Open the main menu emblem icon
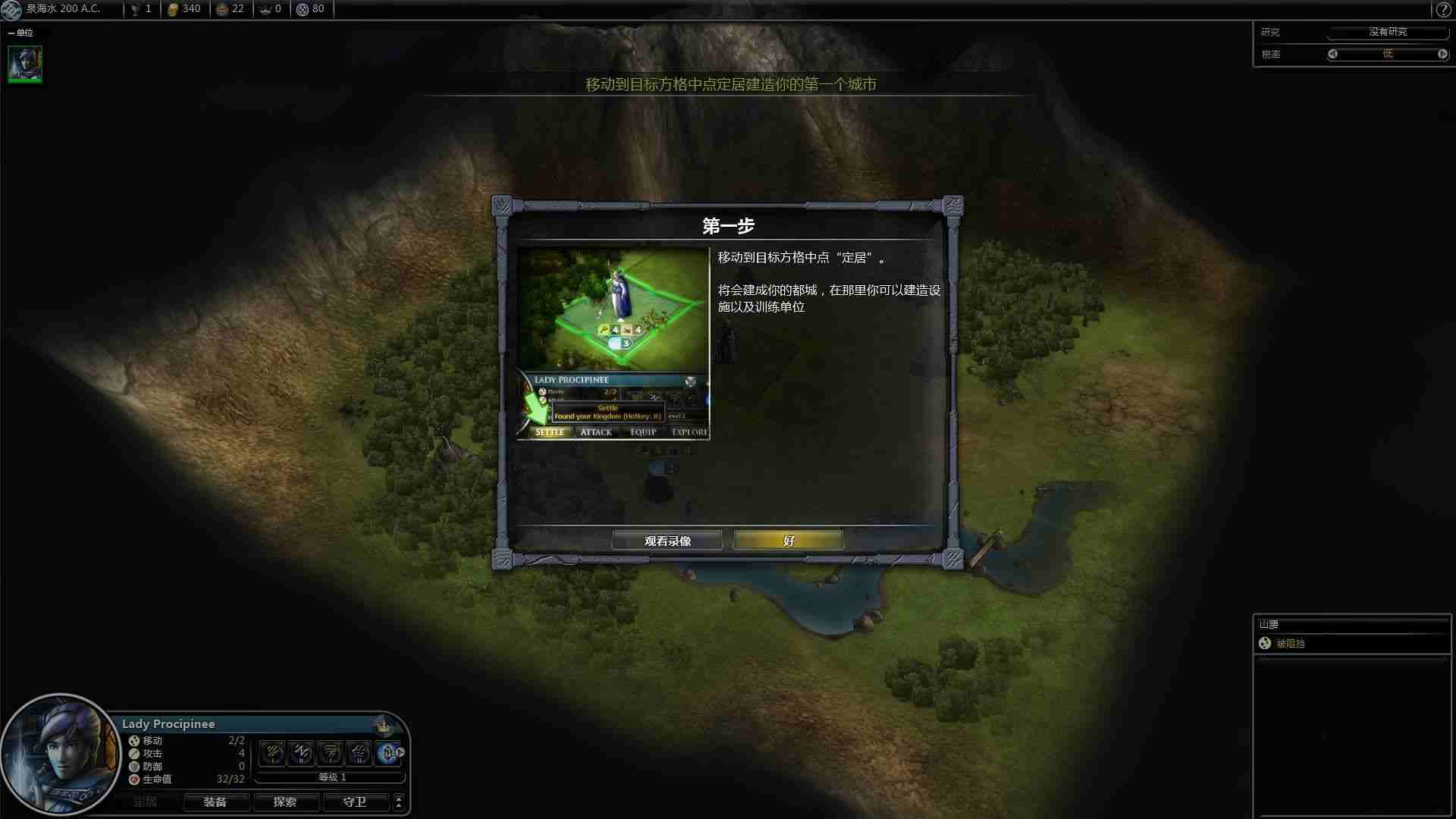Viewport: 1456px width, 819px height. click(12, 9)
